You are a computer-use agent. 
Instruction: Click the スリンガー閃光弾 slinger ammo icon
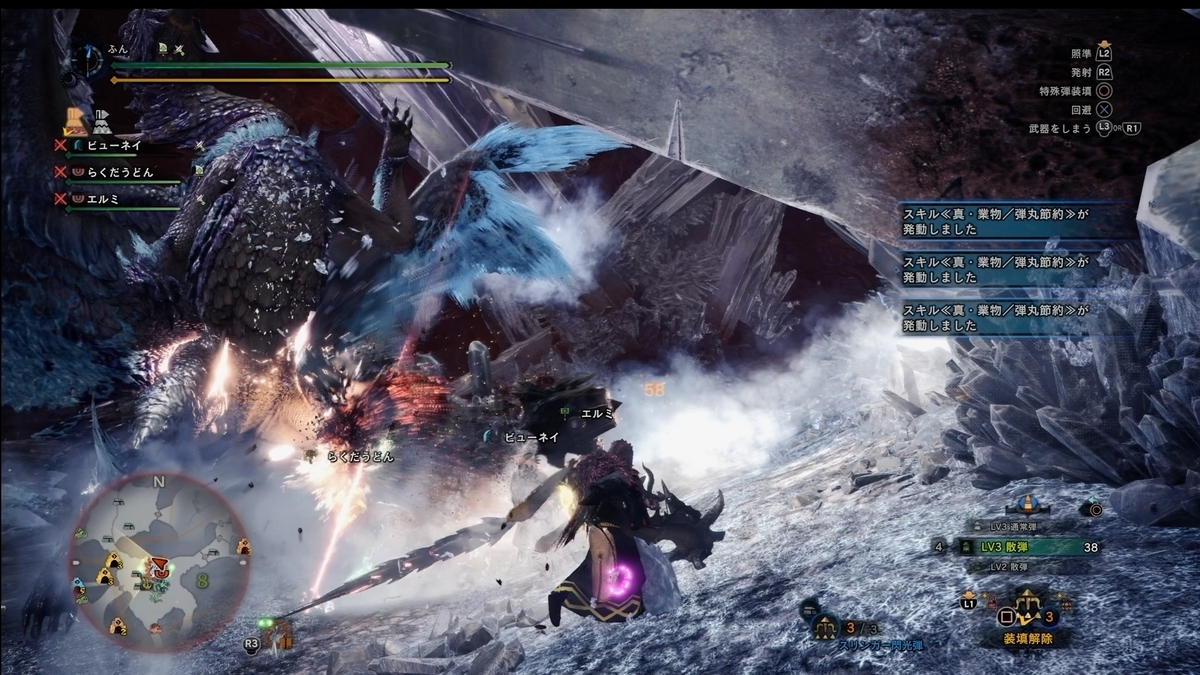tap(826, 627)
